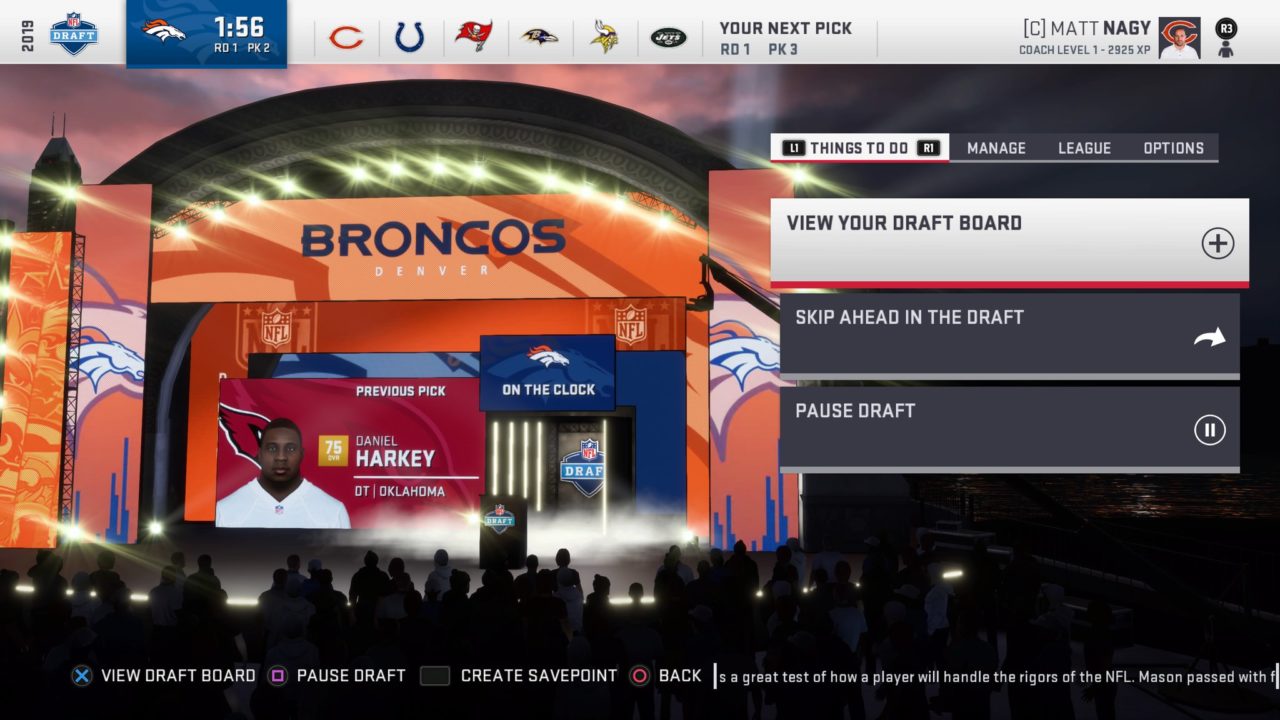This screenshot has height=720, width=1280.
Task: Choose the Ravens logo in pick order
Action: 540,37
